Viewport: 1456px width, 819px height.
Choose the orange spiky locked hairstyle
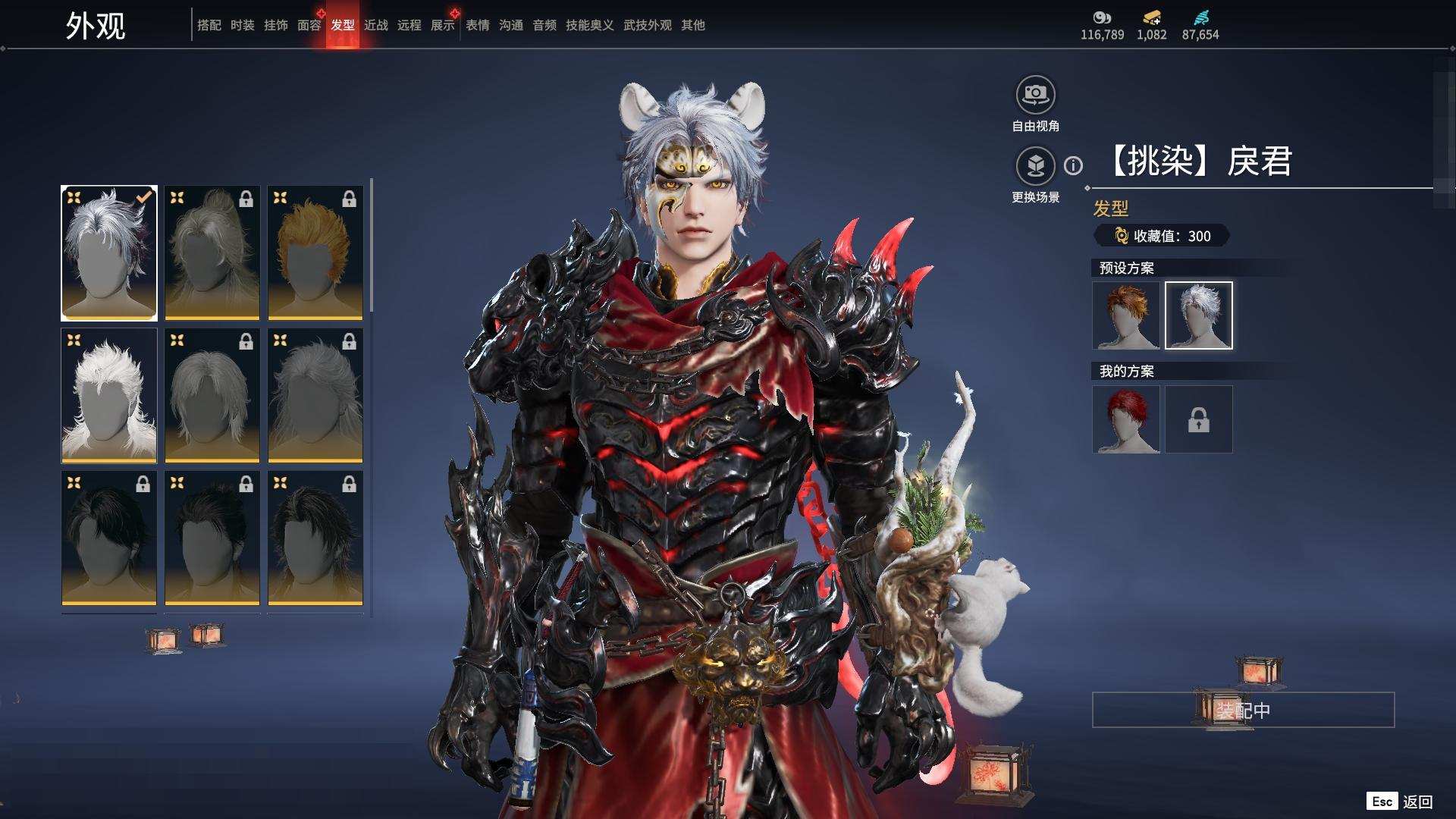(315, 253)
